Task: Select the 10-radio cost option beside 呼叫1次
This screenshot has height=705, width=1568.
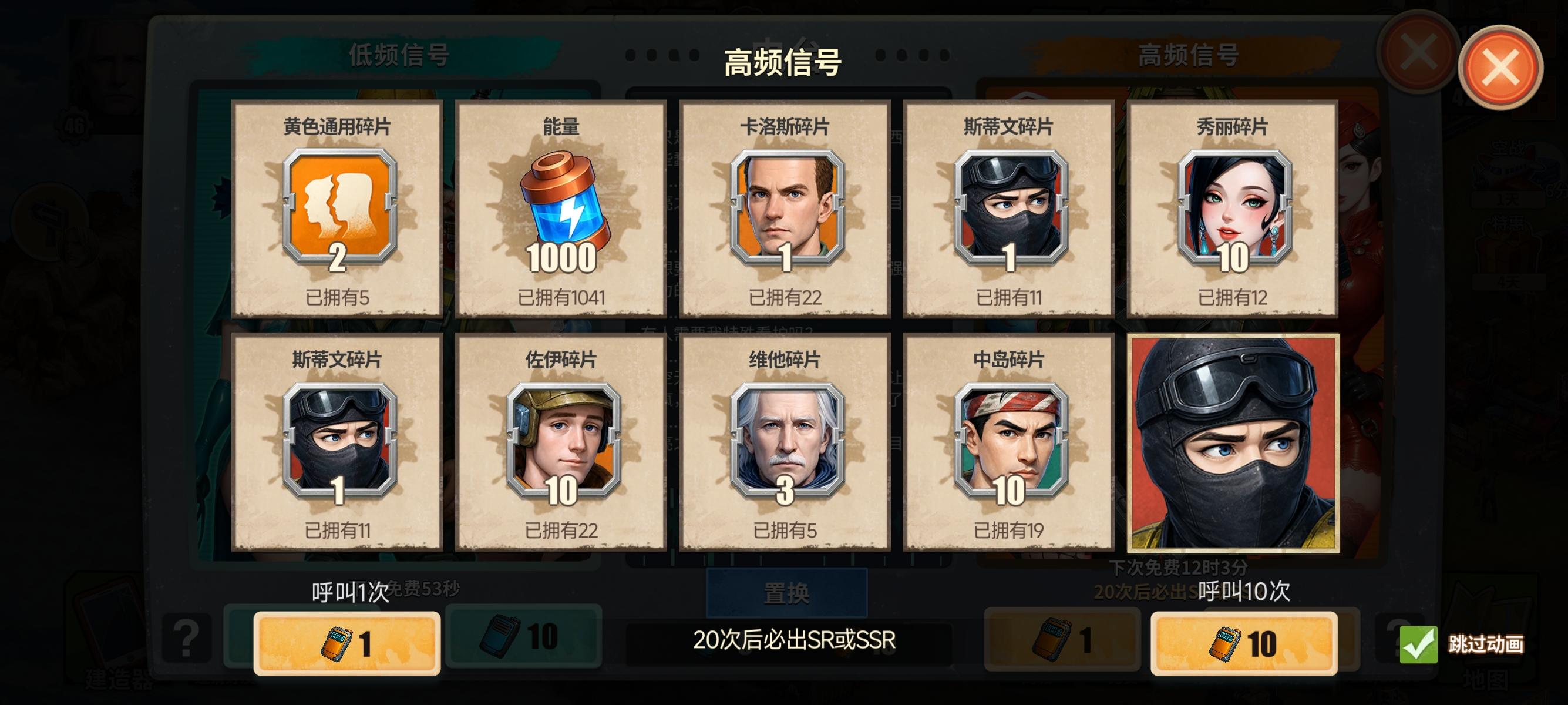Action: pos(523,638)
